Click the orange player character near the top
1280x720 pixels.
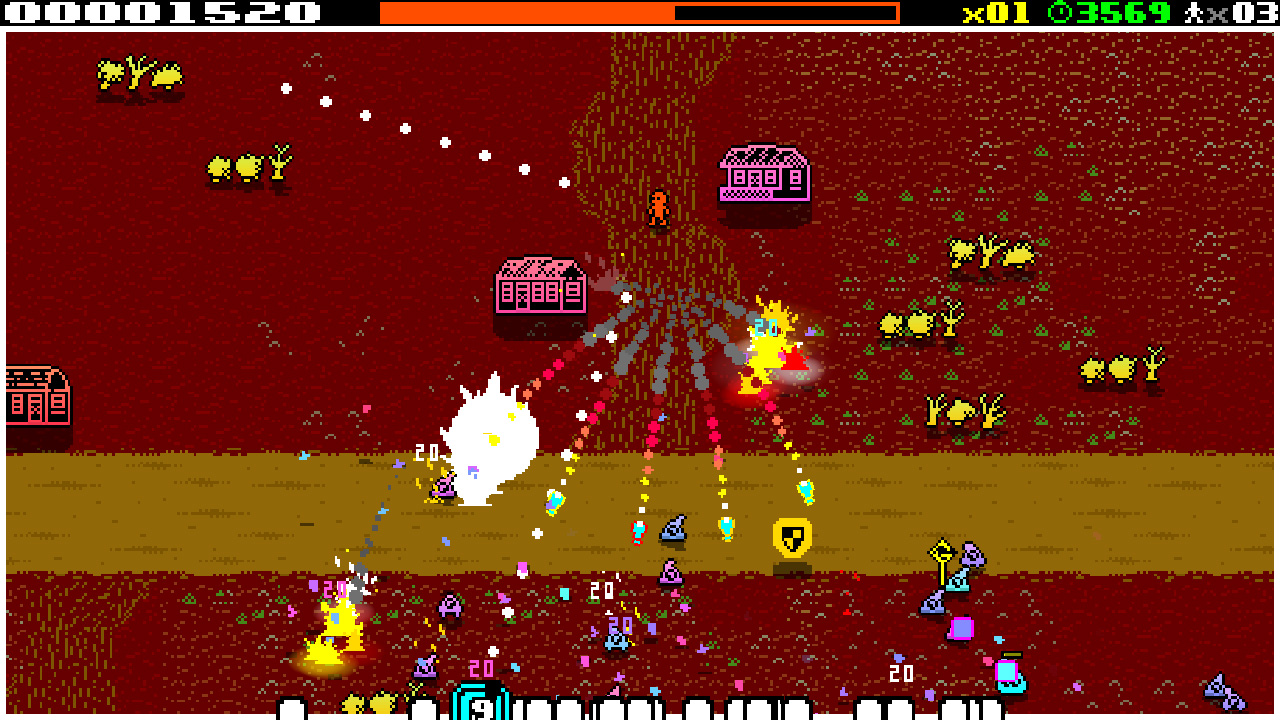coord(659,207)
